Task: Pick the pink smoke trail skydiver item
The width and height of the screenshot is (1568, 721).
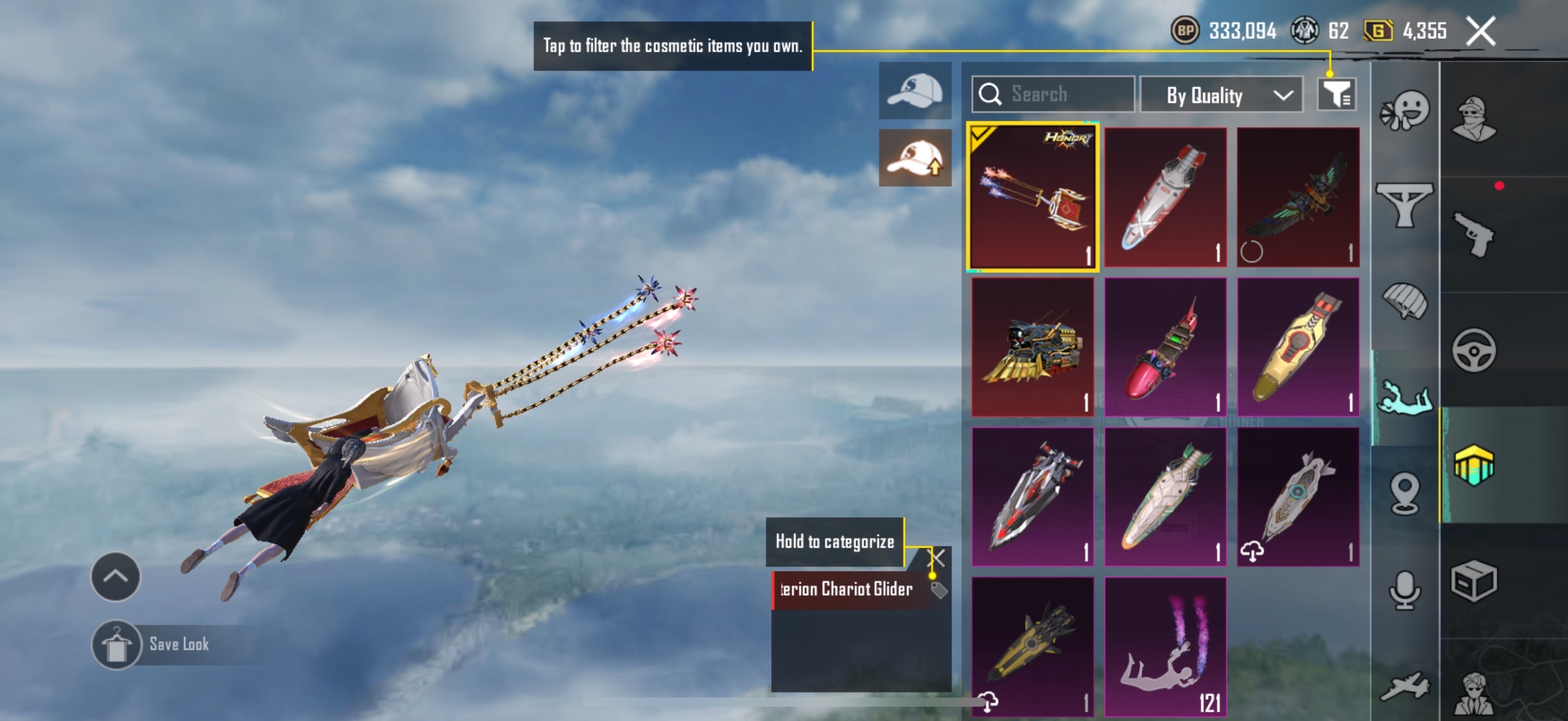Action: pos(1165,647)
